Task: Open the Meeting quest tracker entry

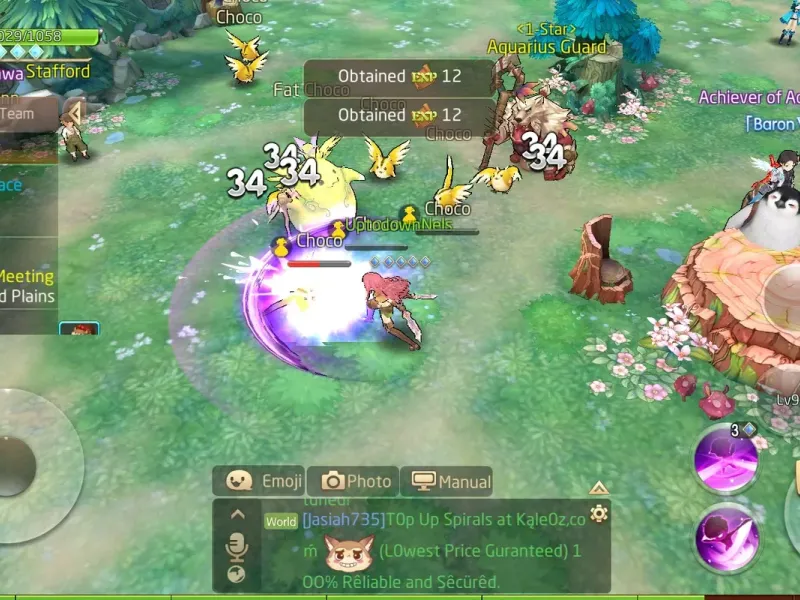Action: 27,276
